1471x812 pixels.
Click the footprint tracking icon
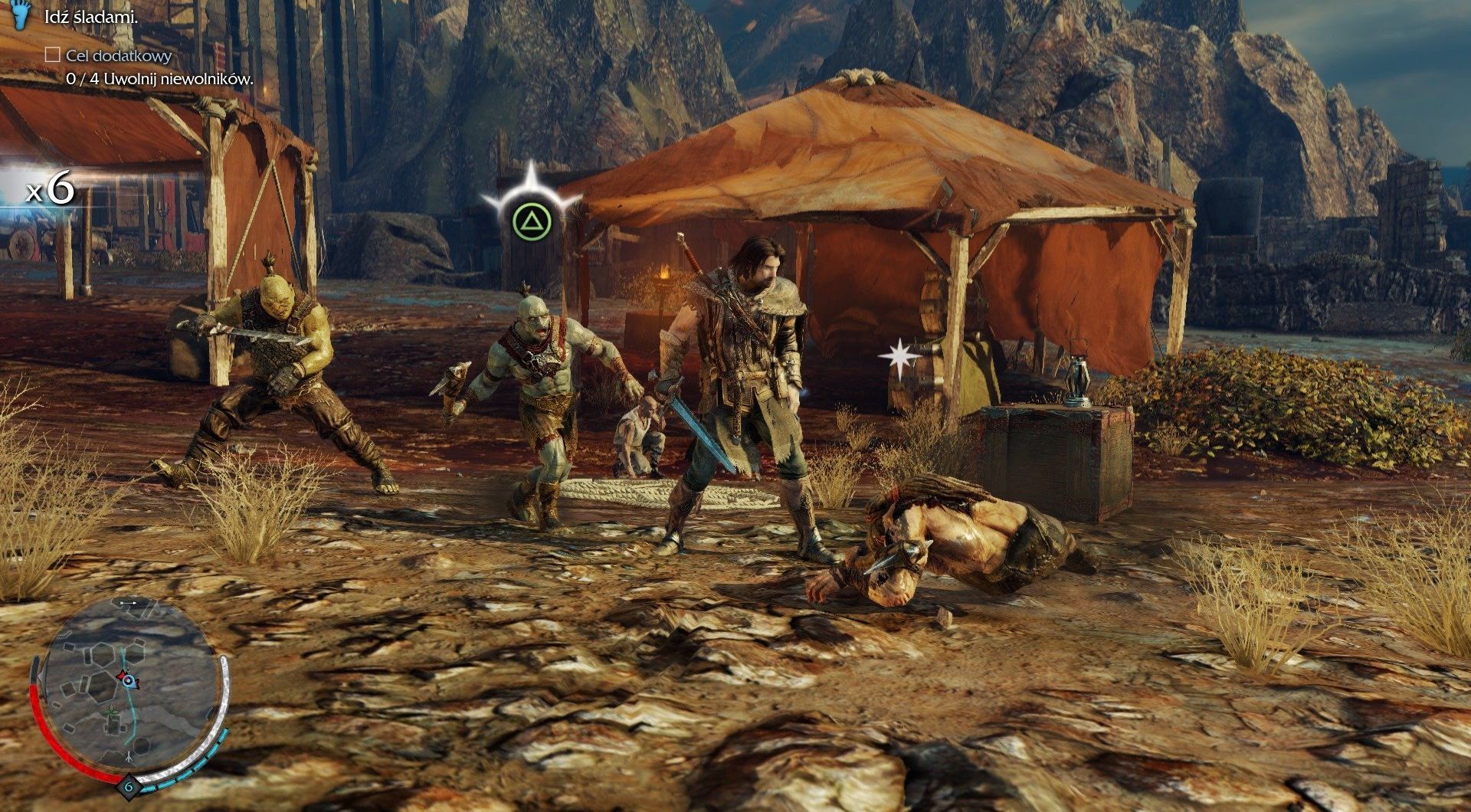tap(21, 15)
